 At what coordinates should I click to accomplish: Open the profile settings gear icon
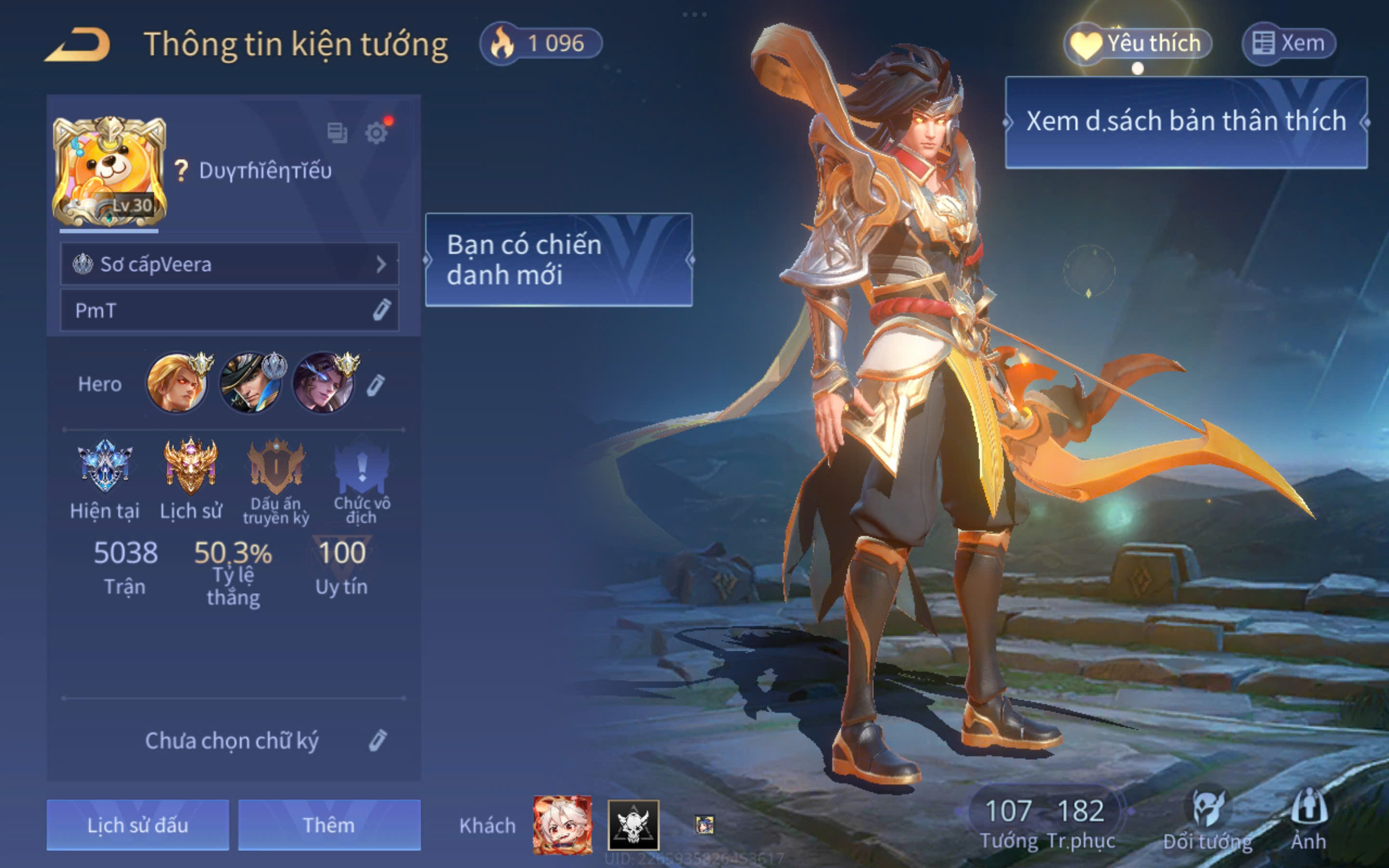click(x=377, y=133)
